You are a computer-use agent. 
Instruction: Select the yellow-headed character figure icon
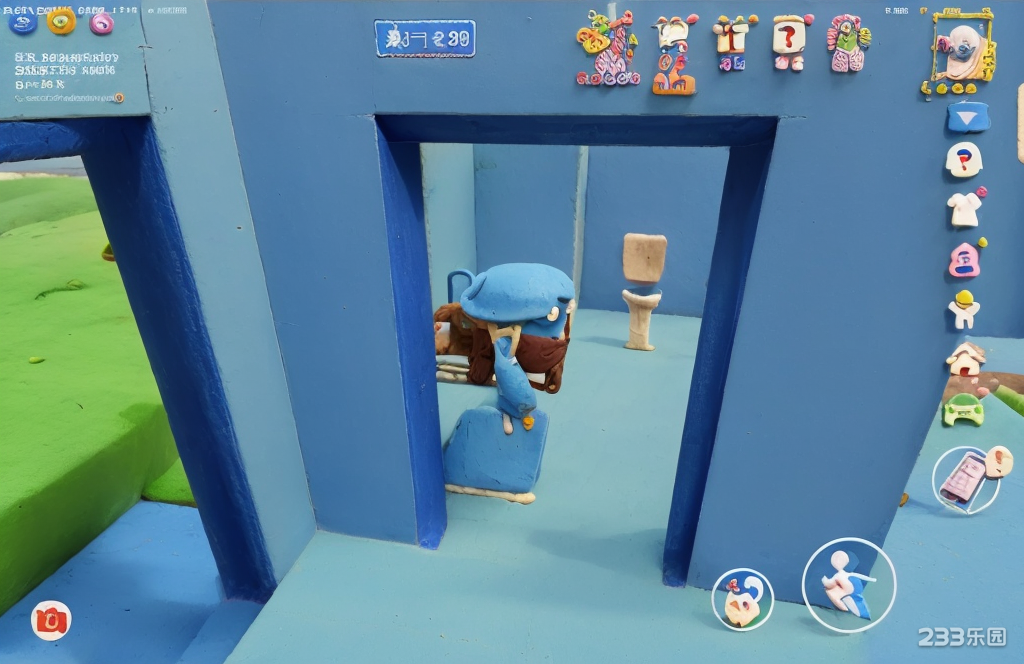(x=964, y=309)
